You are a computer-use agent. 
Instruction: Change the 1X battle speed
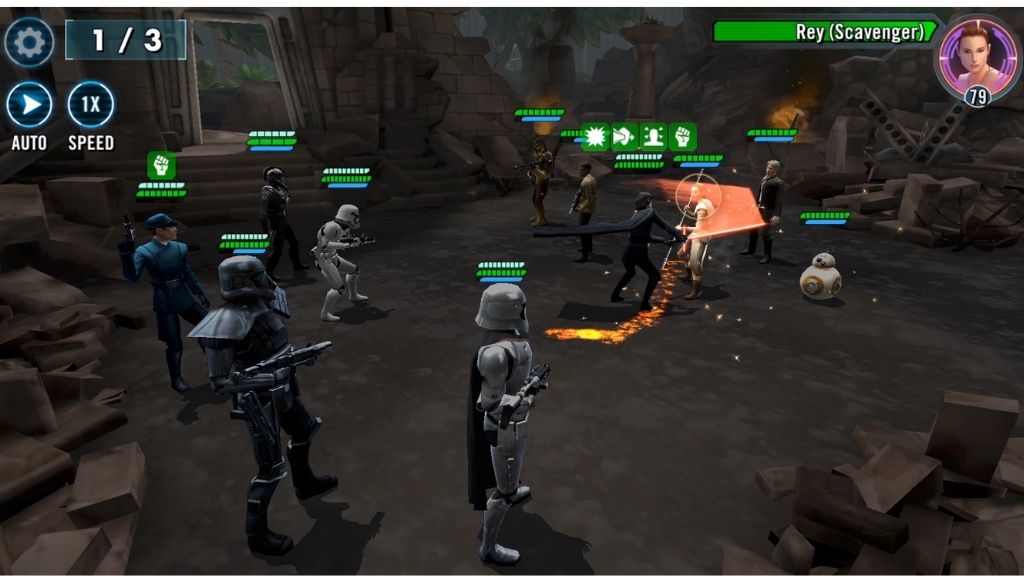[91, 105]
